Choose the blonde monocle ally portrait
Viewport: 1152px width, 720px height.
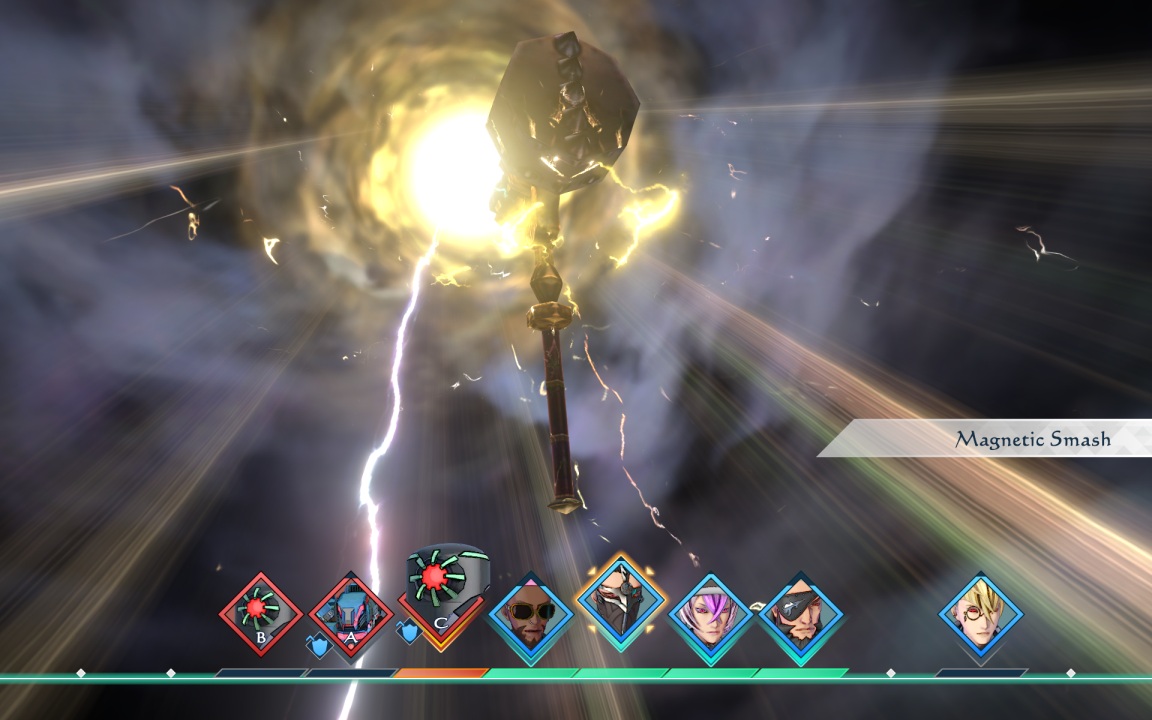click(x=981, y=614)
